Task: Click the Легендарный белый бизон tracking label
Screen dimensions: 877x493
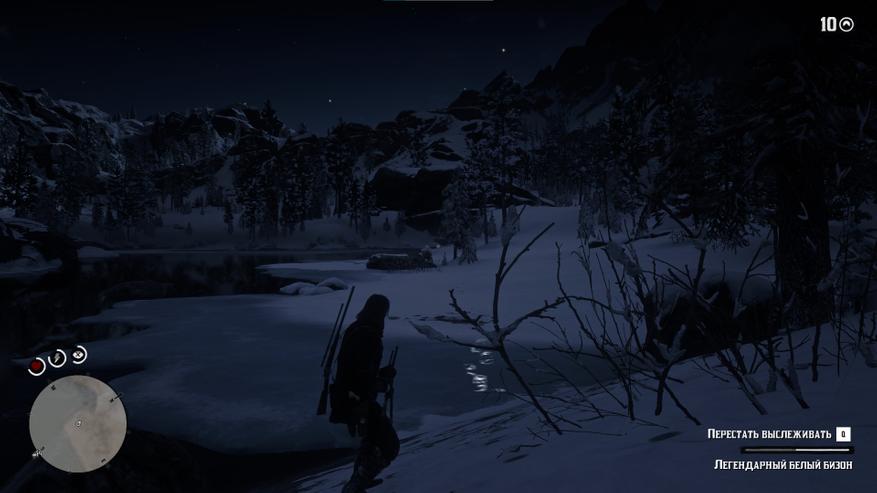Action: click(783, 465)
